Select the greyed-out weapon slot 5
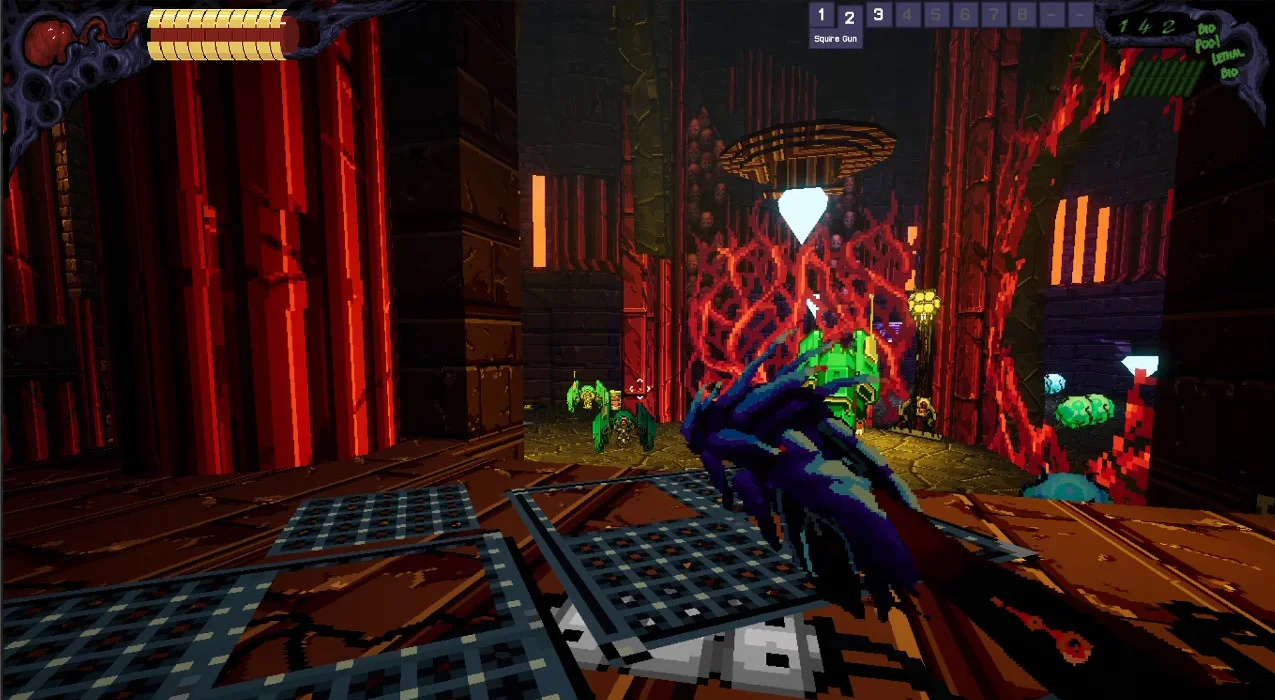Image resolution: width=1275 pixels, height=700 pixels. click(x=936, y=15)
